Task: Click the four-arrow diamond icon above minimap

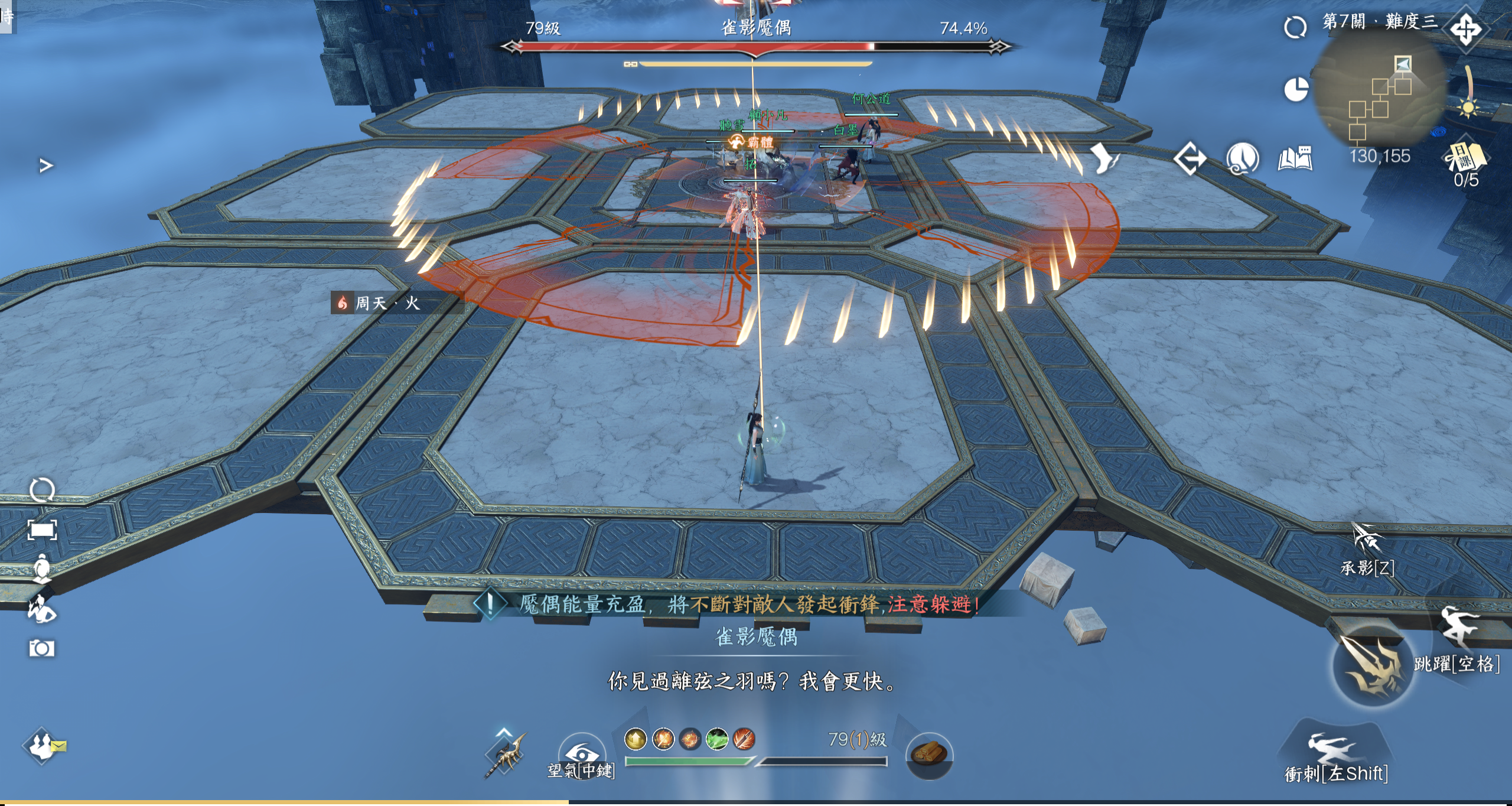Action: click(x=1466, y=30)
